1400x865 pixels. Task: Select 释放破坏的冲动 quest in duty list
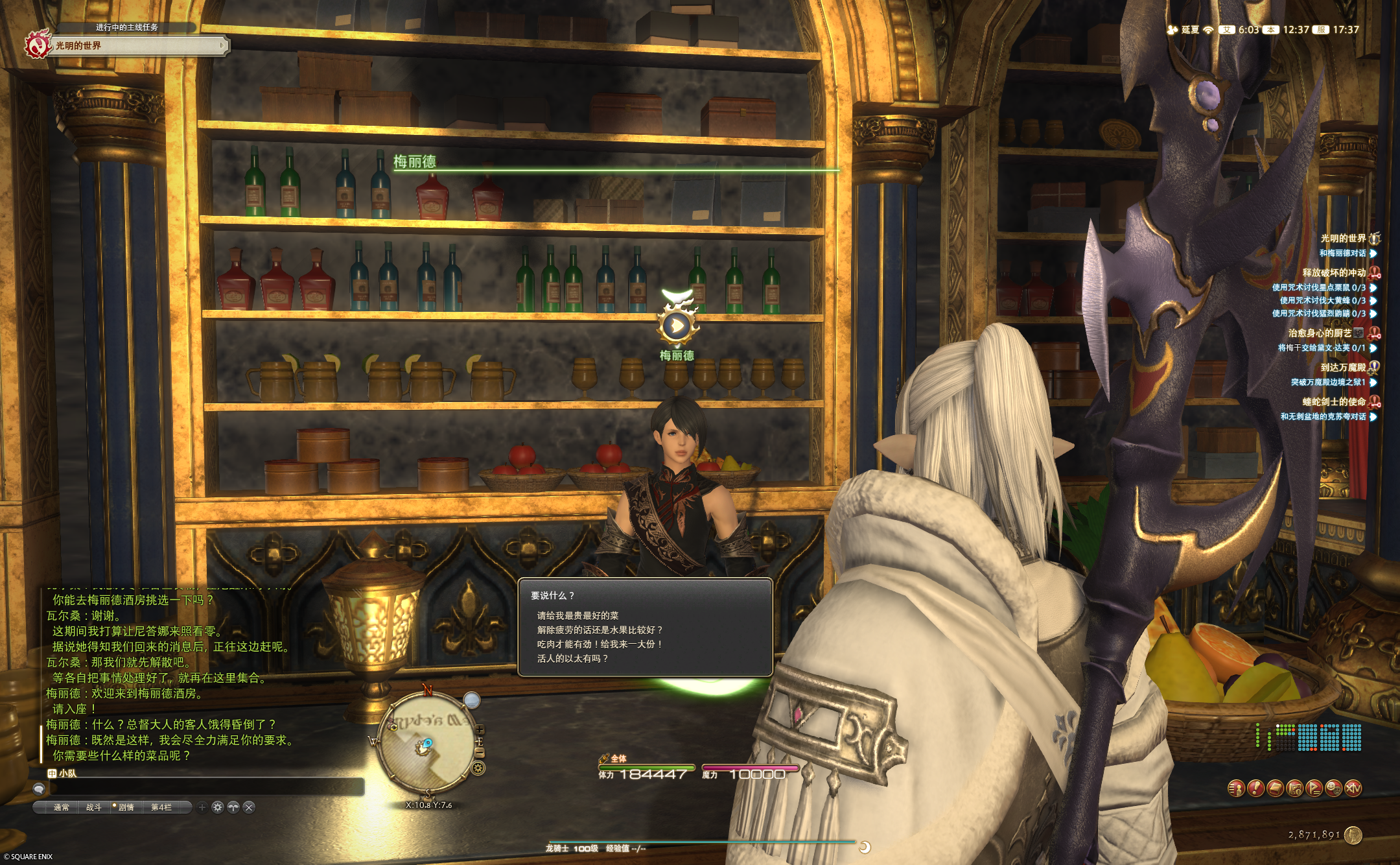(x=1333, y=272)
